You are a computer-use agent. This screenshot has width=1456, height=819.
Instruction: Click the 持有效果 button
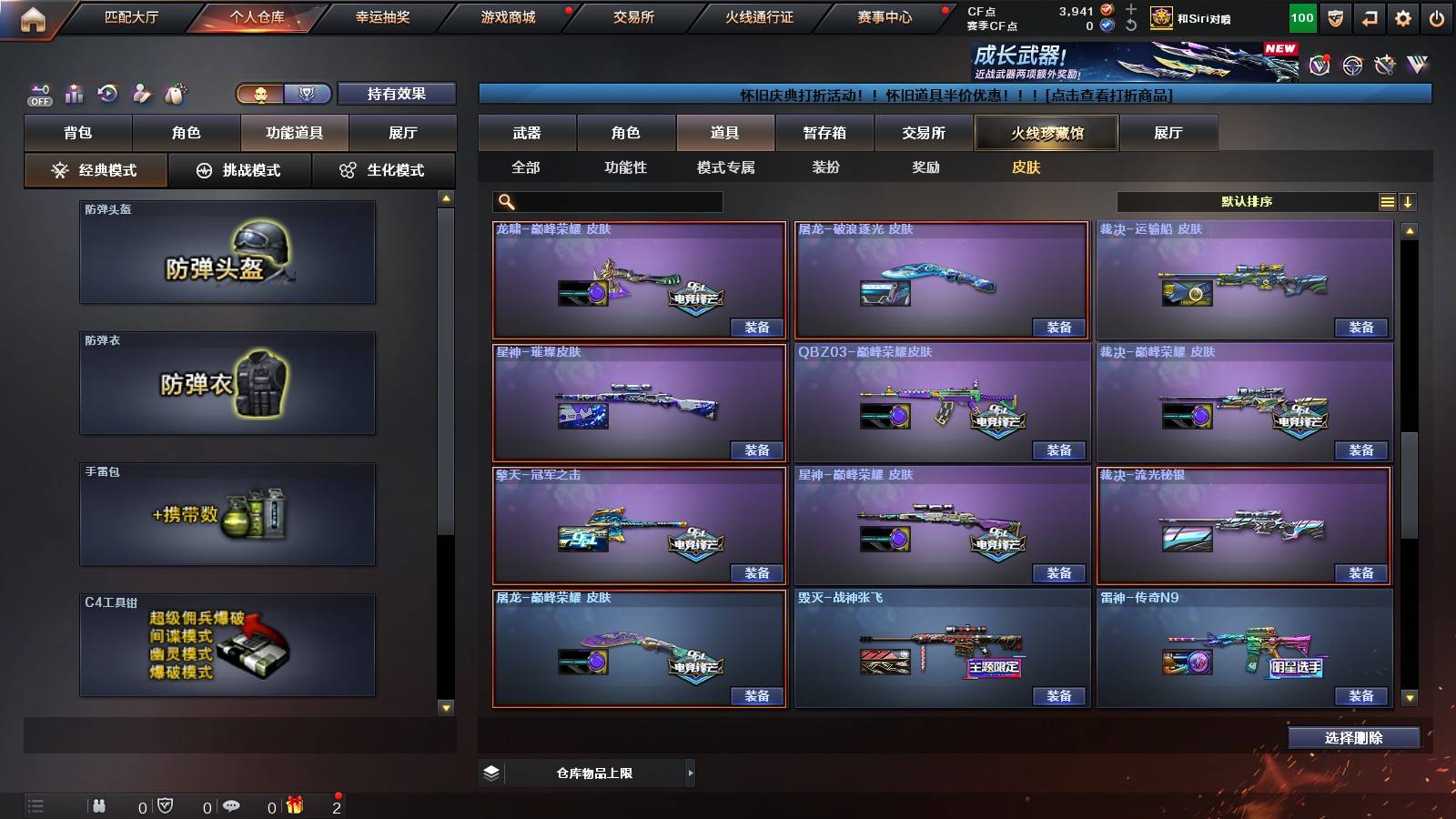click(x=398, y=94)
